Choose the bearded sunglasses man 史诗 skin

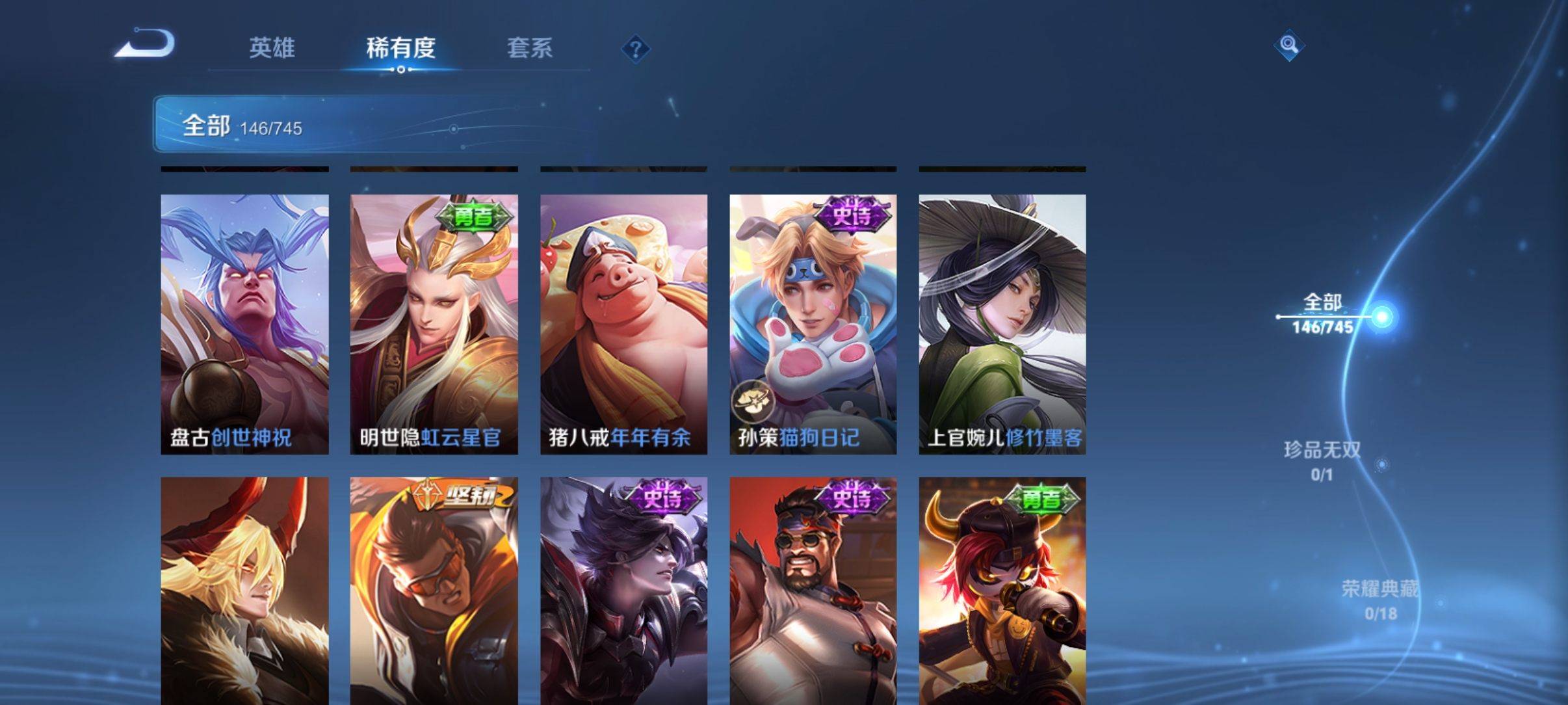tap(813, 591)
